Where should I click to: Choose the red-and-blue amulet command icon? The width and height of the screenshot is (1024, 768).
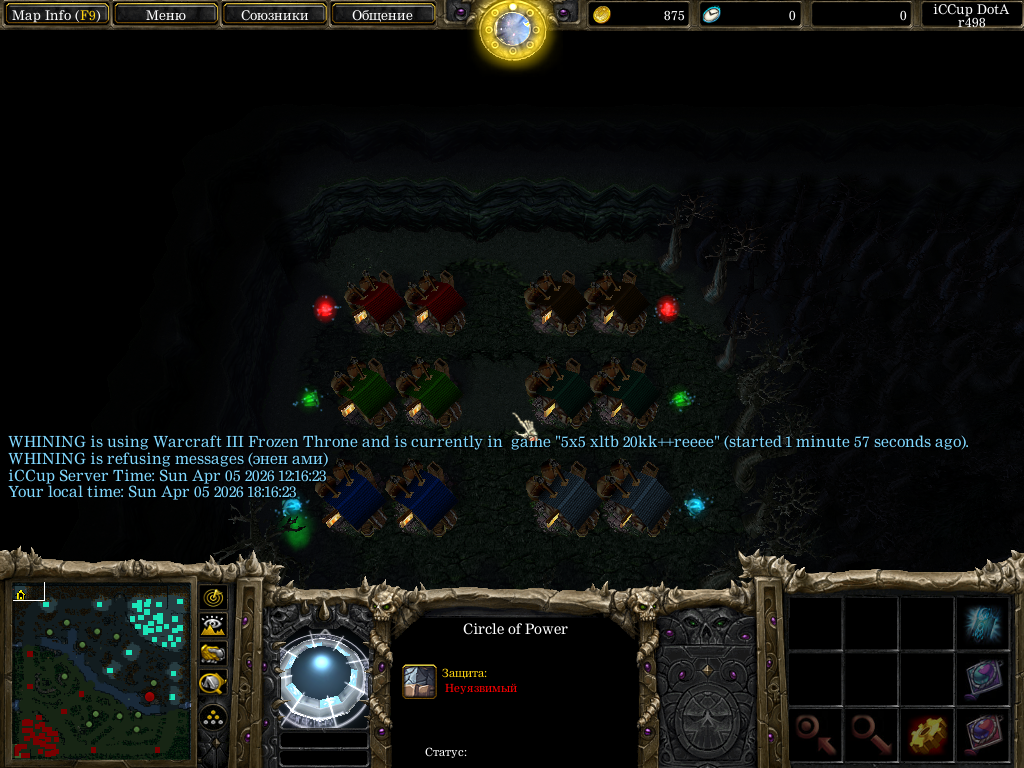click(985, 737)
